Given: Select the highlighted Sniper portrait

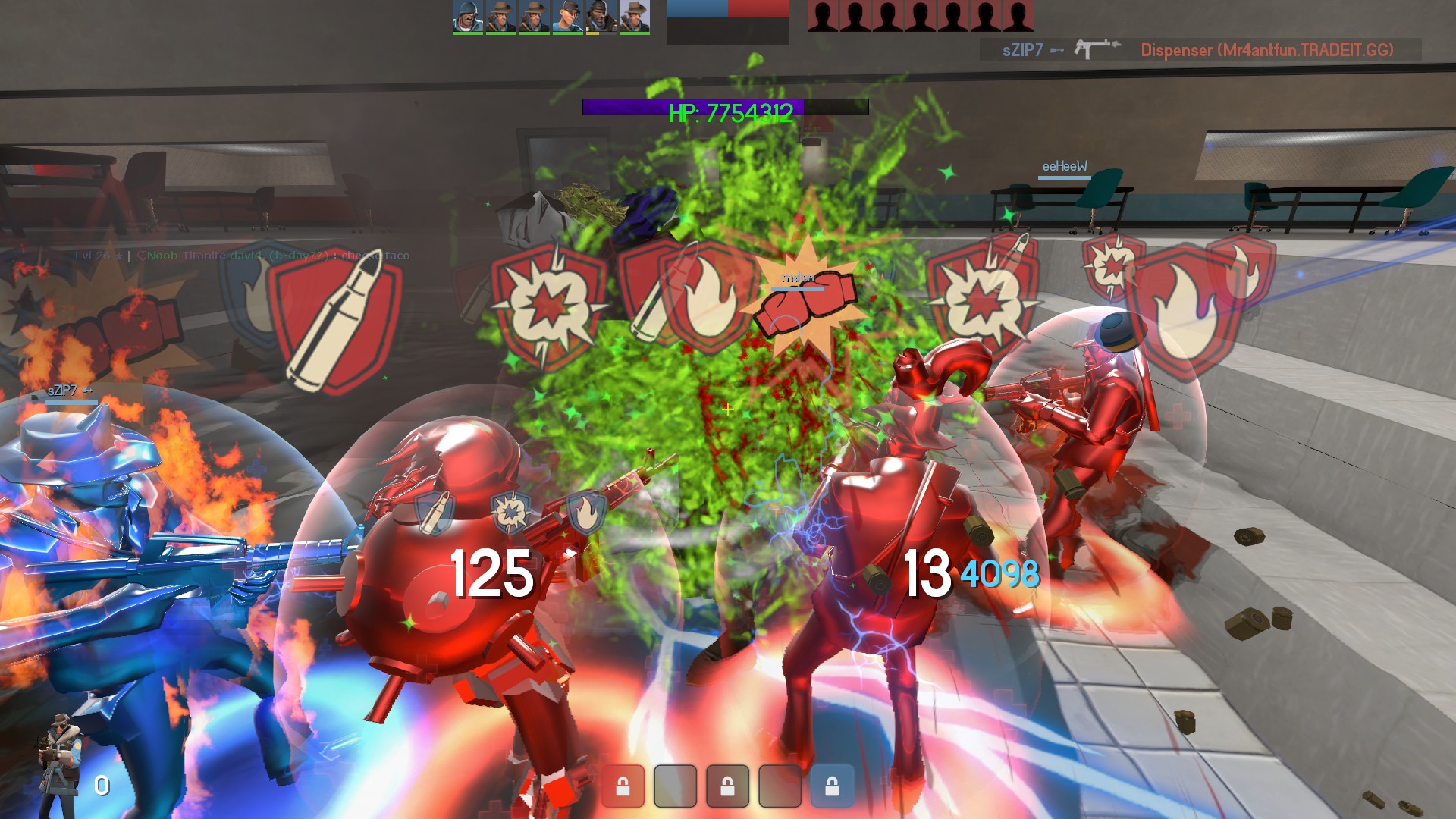Looking at the screenshot, I should 634,17.
